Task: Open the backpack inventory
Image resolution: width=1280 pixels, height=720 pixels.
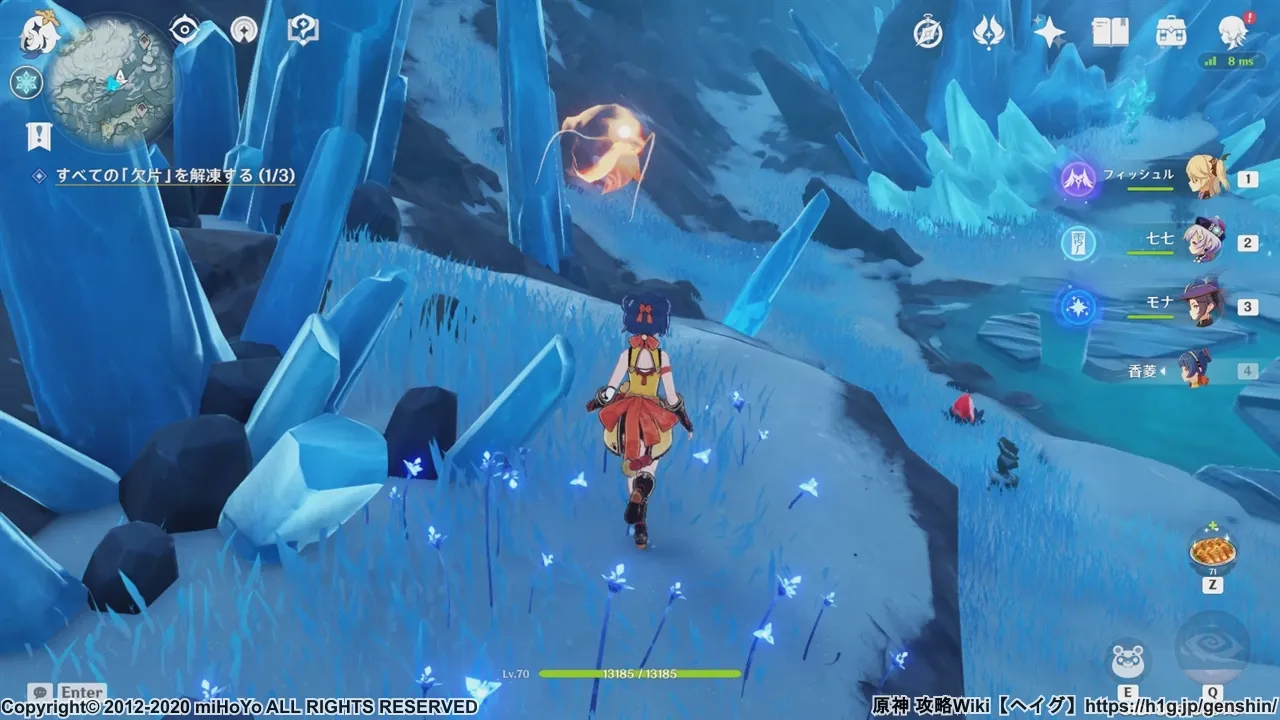Action: [1171, 33]
